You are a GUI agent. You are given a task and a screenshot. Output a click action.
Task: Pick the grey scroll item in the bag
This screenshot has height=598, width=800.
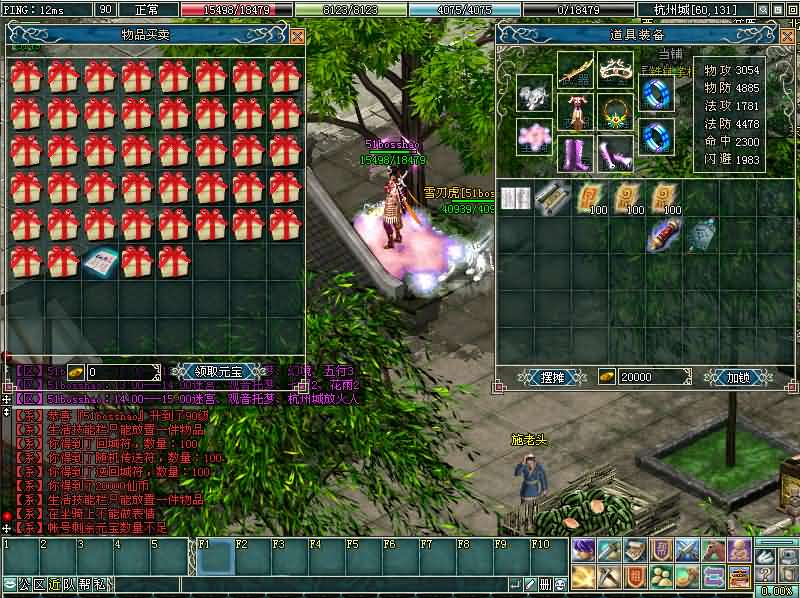[x=549, y=198]
